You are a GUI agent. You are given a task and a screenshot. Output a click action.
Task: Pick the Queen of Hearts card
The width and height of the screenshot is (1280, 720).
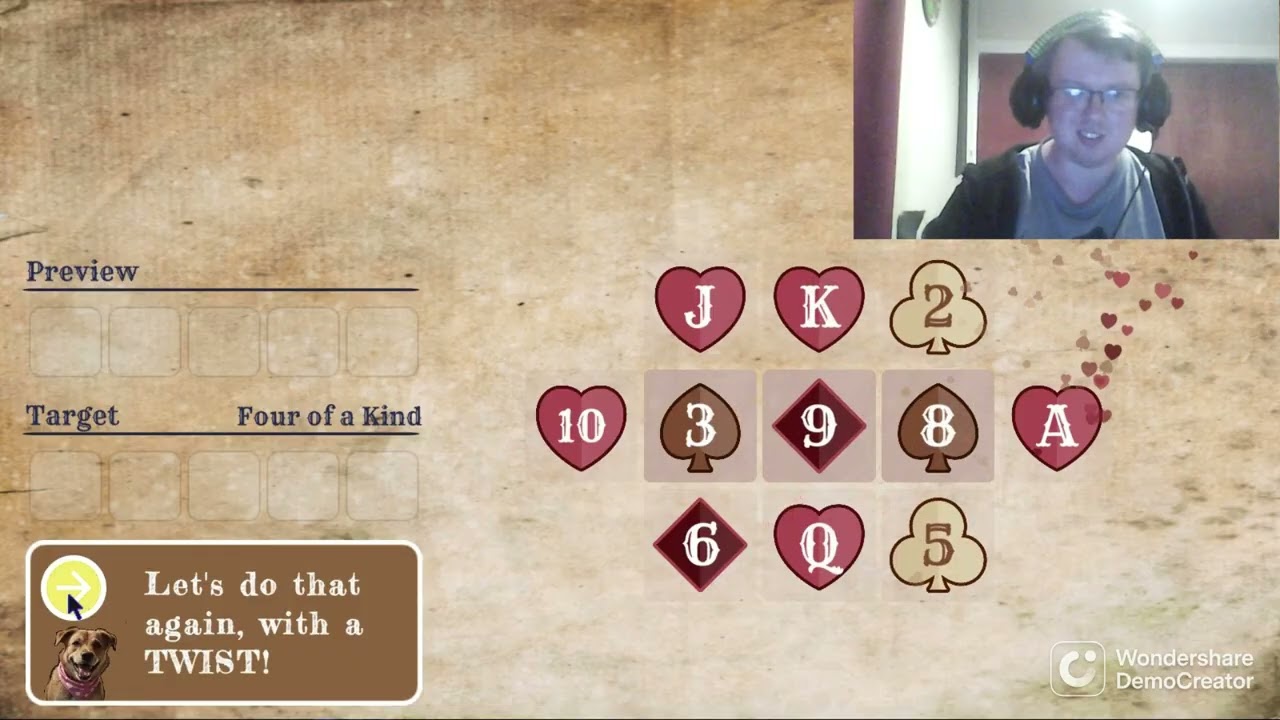click(818, 547)
